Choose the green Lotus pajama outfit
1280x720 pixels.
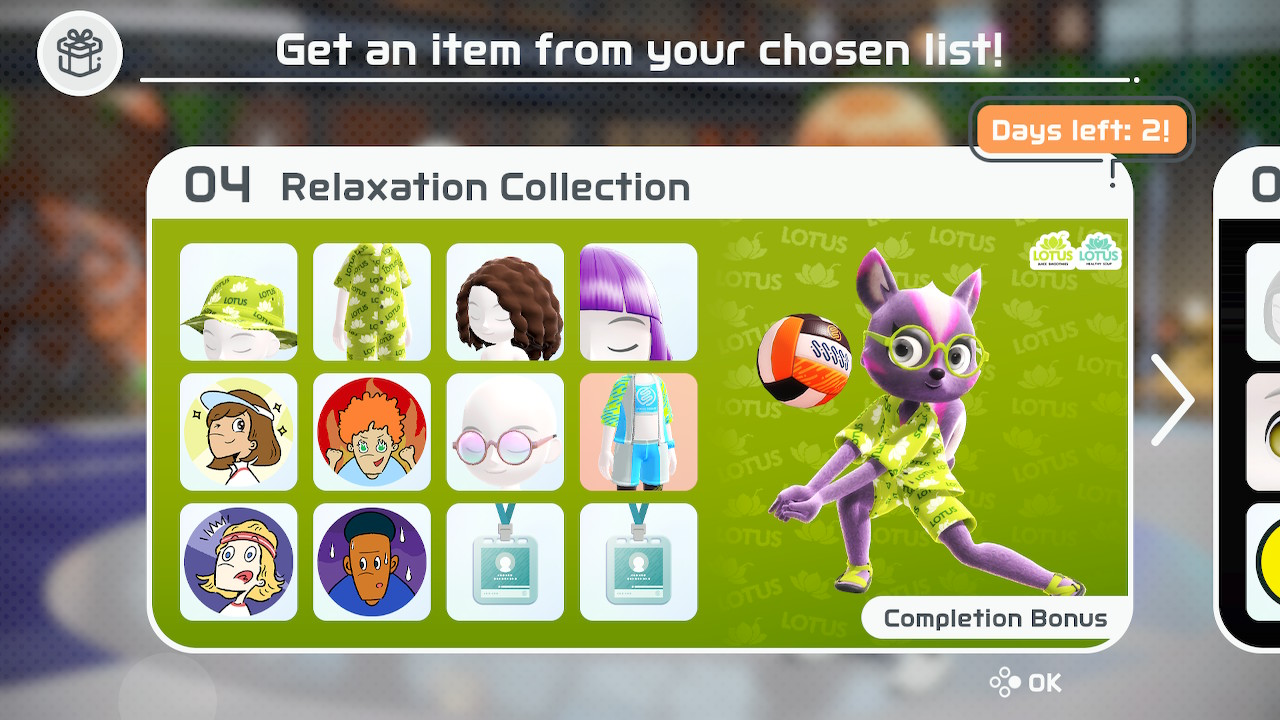click(x=372, y=302)
